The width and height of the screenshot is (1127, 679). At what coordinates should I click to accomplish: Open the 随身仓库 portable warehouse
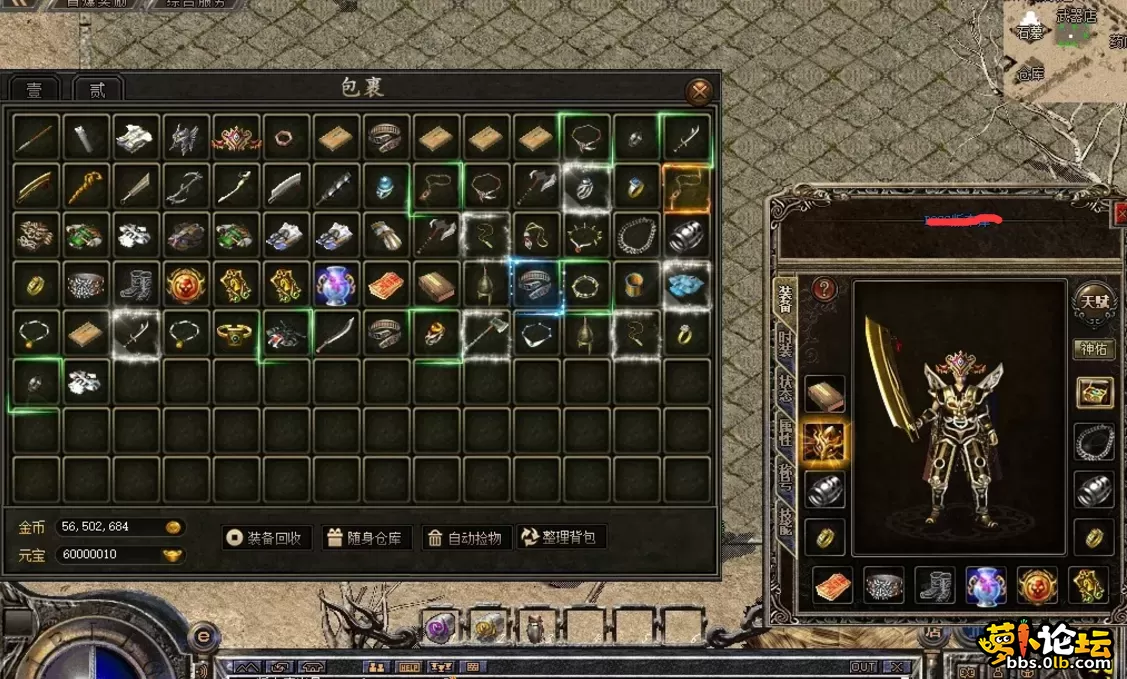pos(364,538)
